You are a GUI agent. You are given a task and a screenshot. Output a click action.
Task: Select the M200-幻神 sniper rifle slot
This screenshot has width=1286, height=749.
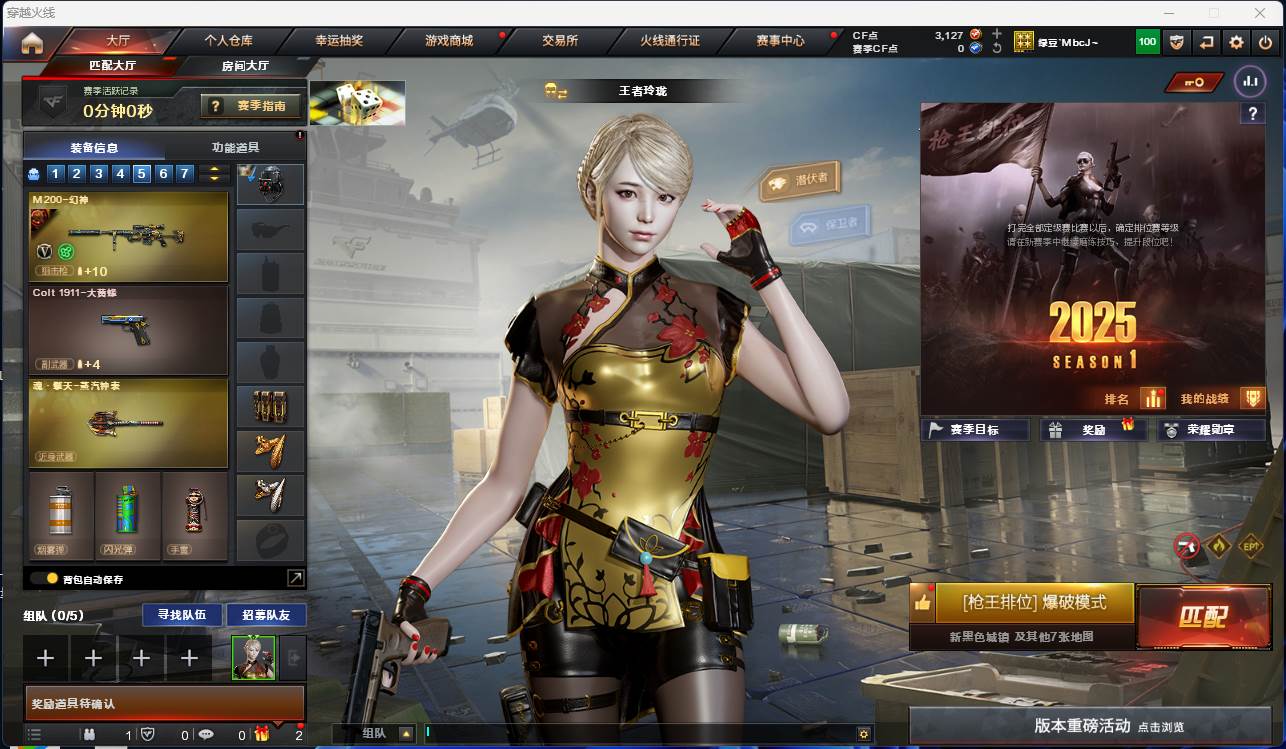click(129, 237)
